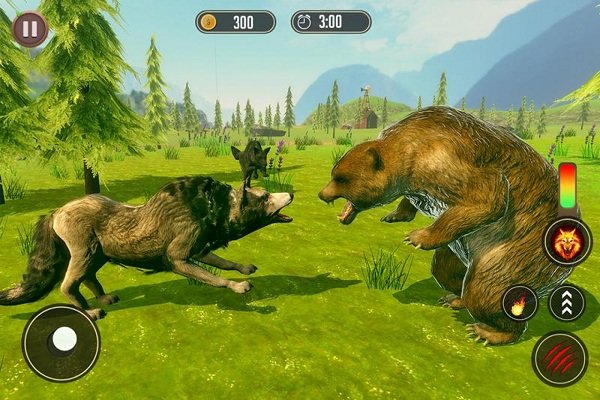The width and height of the screenshot is (600, 400).
Task: Activate the wolf head rage ability
Action: (x=567, y=241)
